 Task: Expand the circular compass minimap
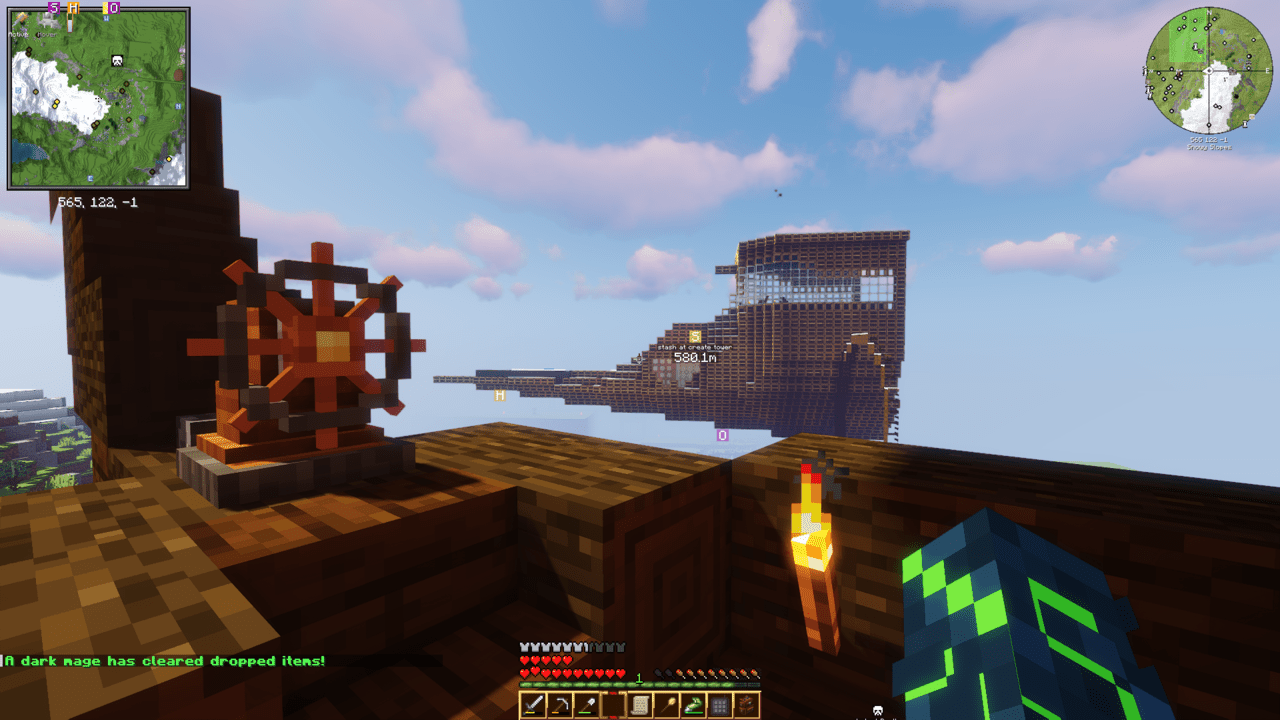[1210, 70]
